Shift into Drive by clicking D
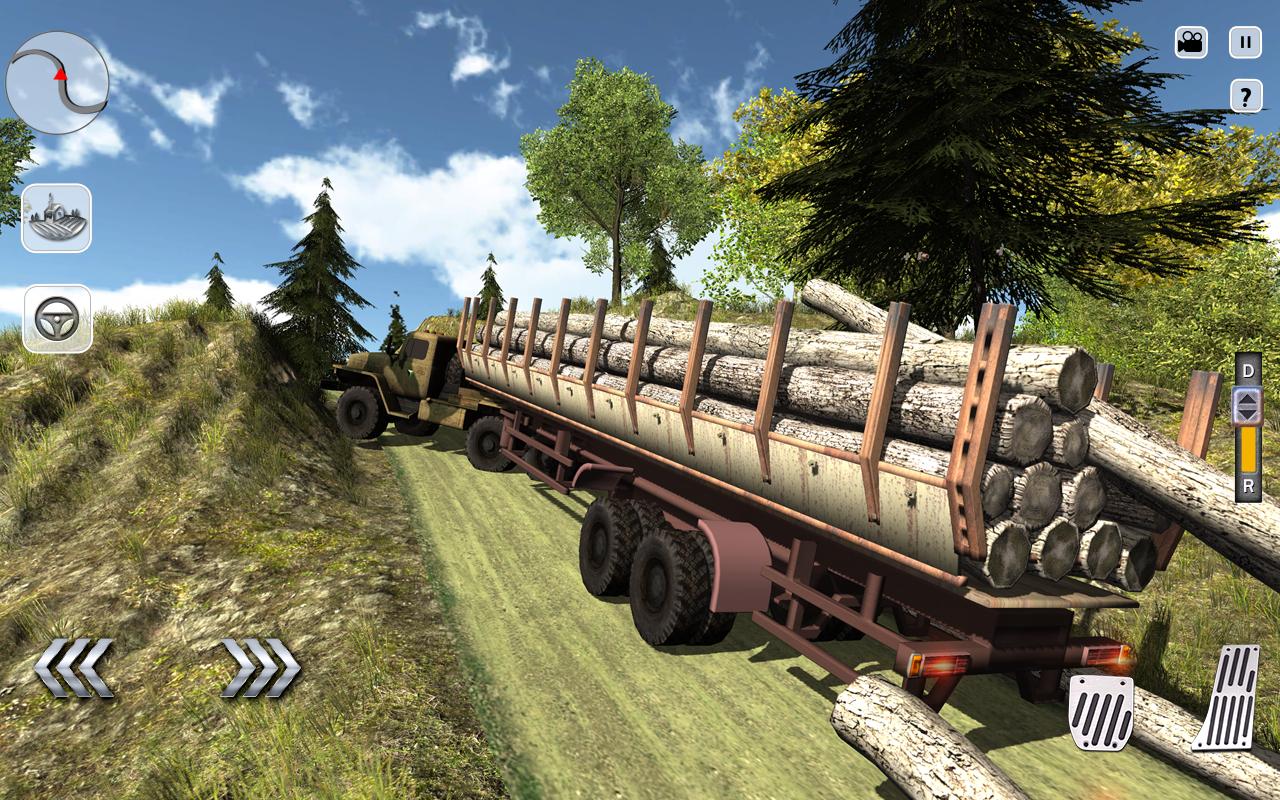Image resolution: width=1280 pixels, height=800 pixels. coord(1246,370)
